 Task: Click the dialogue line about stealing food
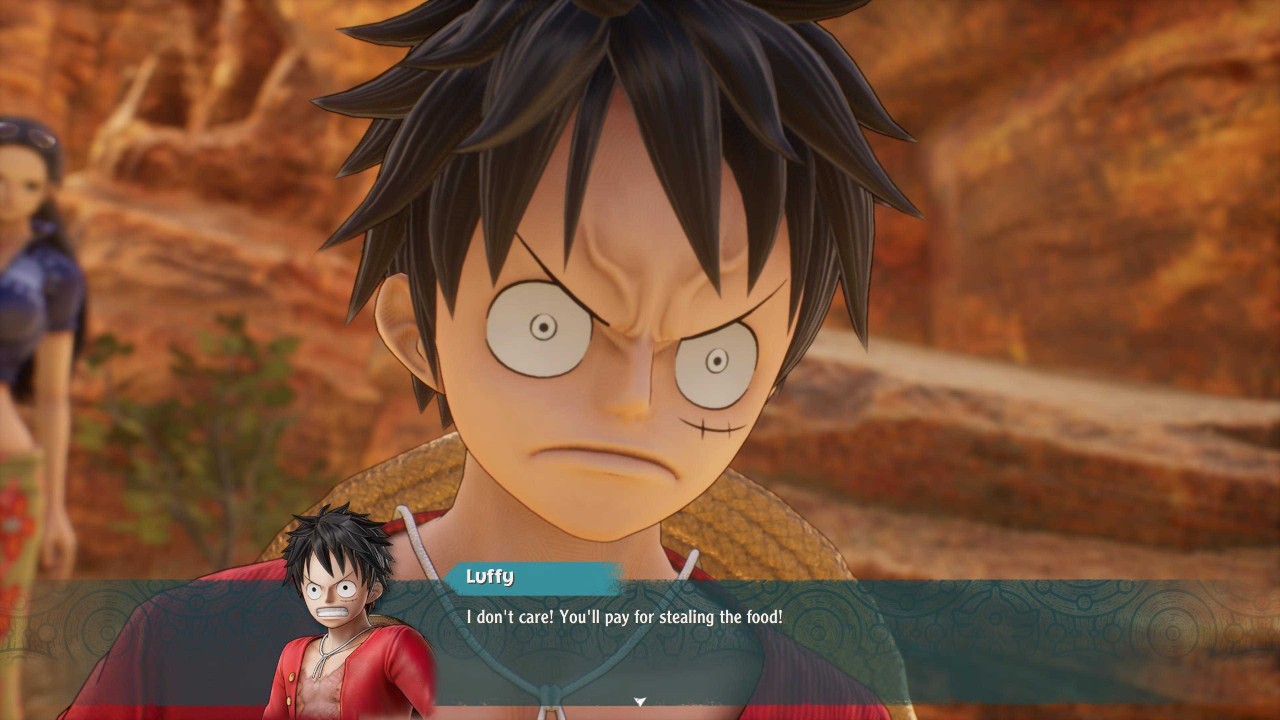click(625, 617)
